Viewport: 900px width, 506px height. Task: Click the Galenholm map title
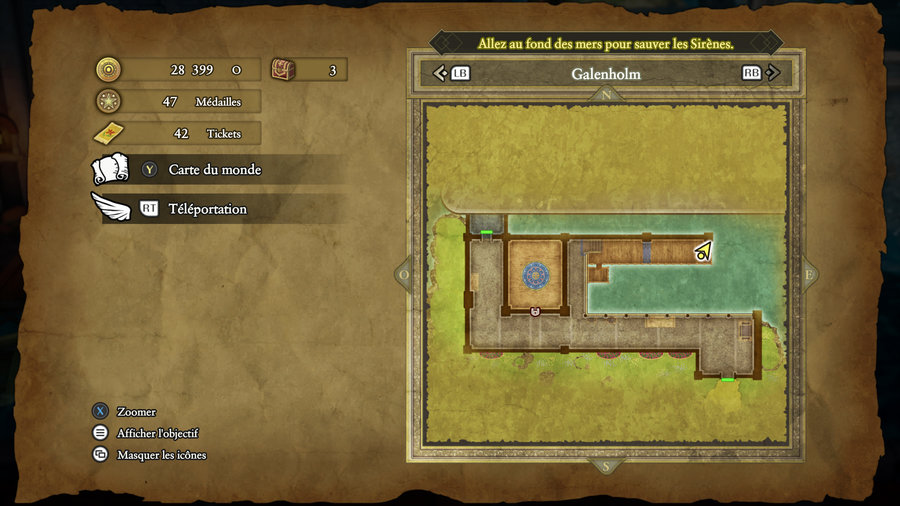[x=606, y=74]
